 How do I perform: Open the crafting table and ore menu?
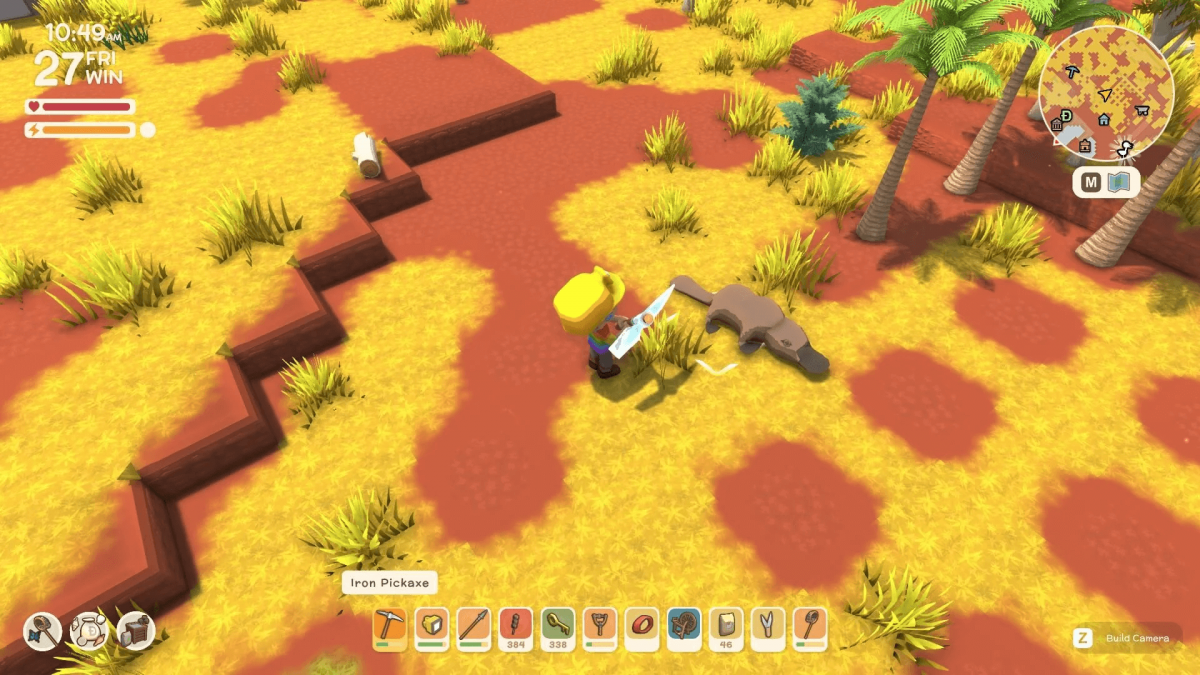click(x=136, y=631)
